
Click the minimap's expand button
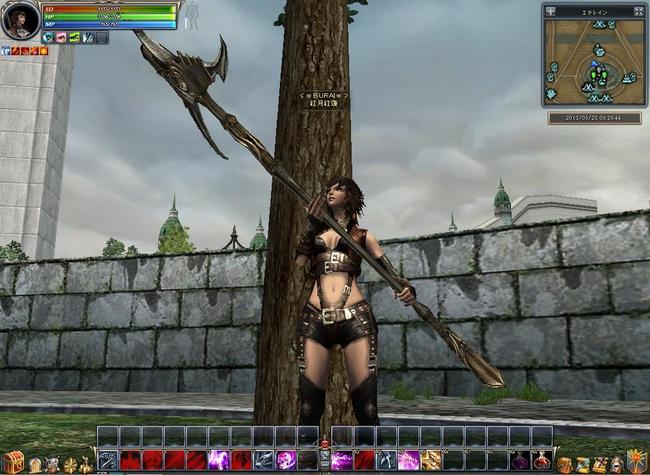coord(638,11)
